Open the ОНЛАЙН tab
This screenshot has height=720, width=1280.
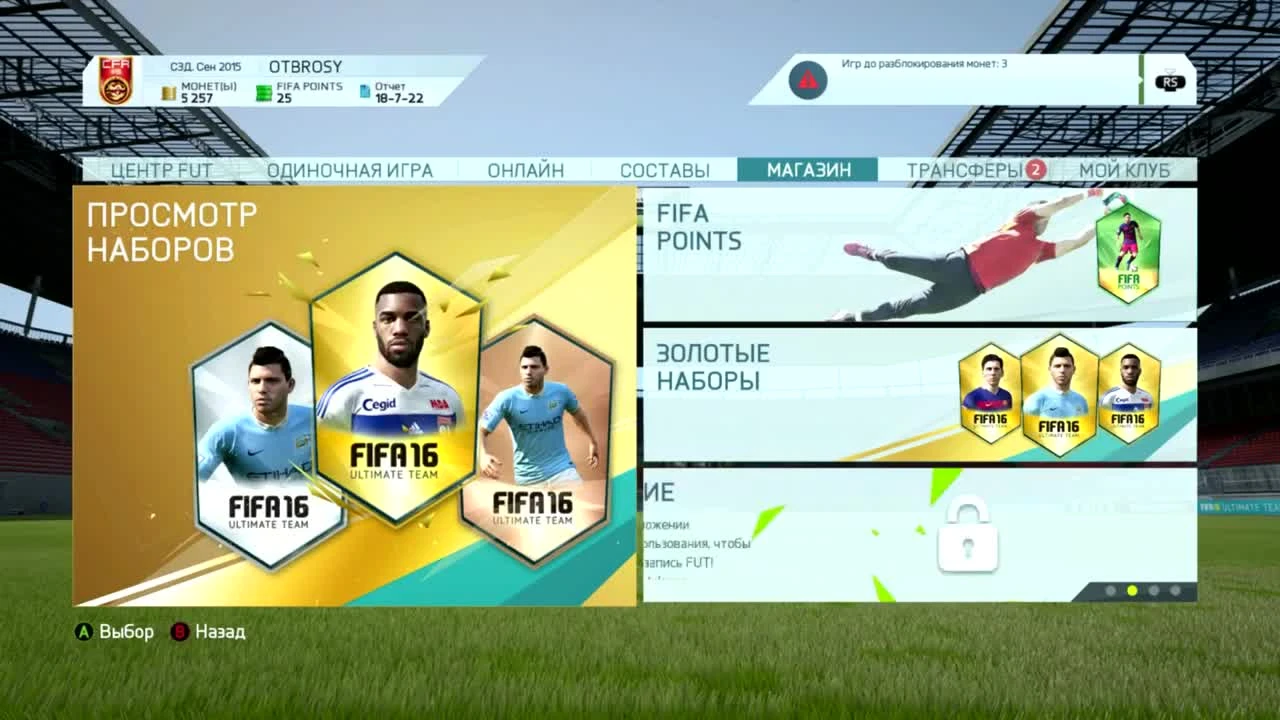pos(528,170)
